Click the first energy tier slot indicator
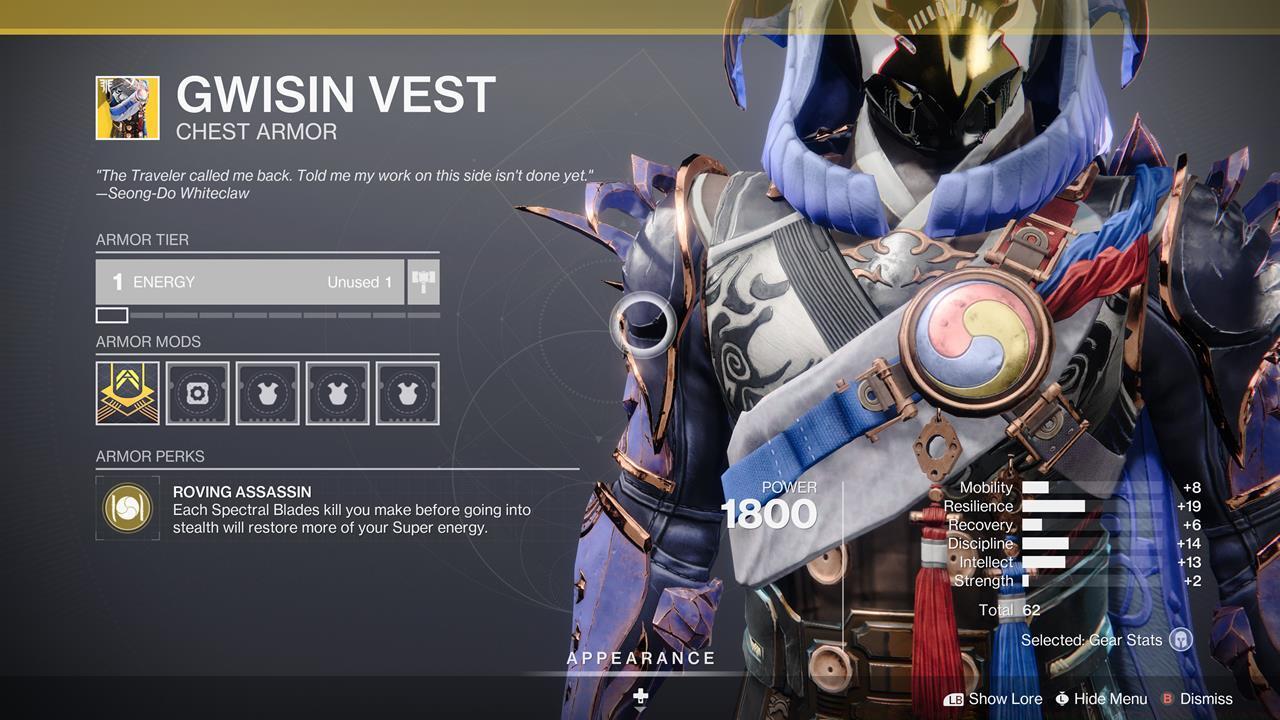This screenshot has height=720, width=1280. (110, 315)
